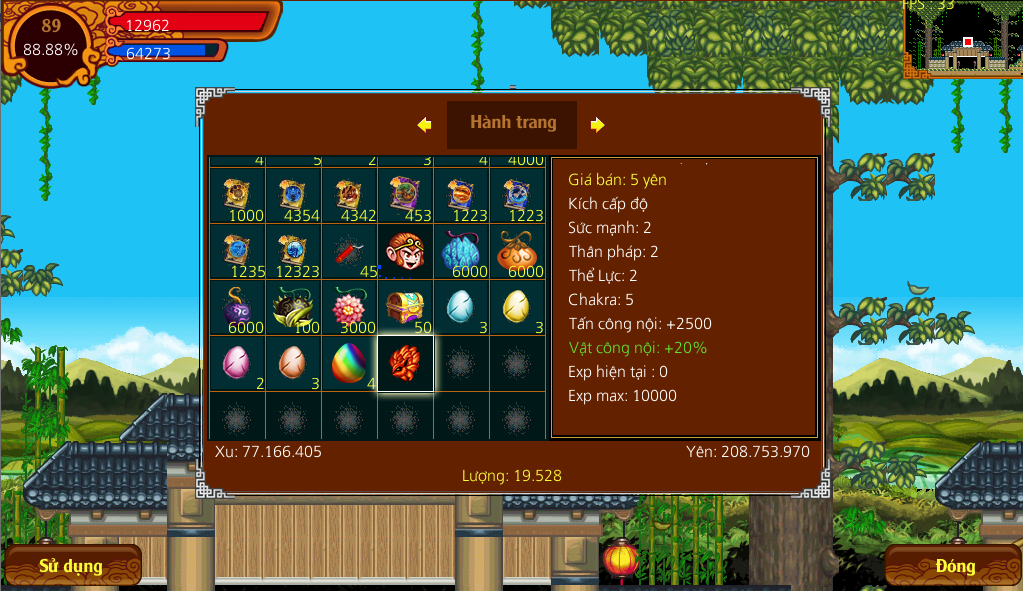The image size is (1023, 591).
Task: Pick the dark green-leafed fruit item
Action: (293, 306)
